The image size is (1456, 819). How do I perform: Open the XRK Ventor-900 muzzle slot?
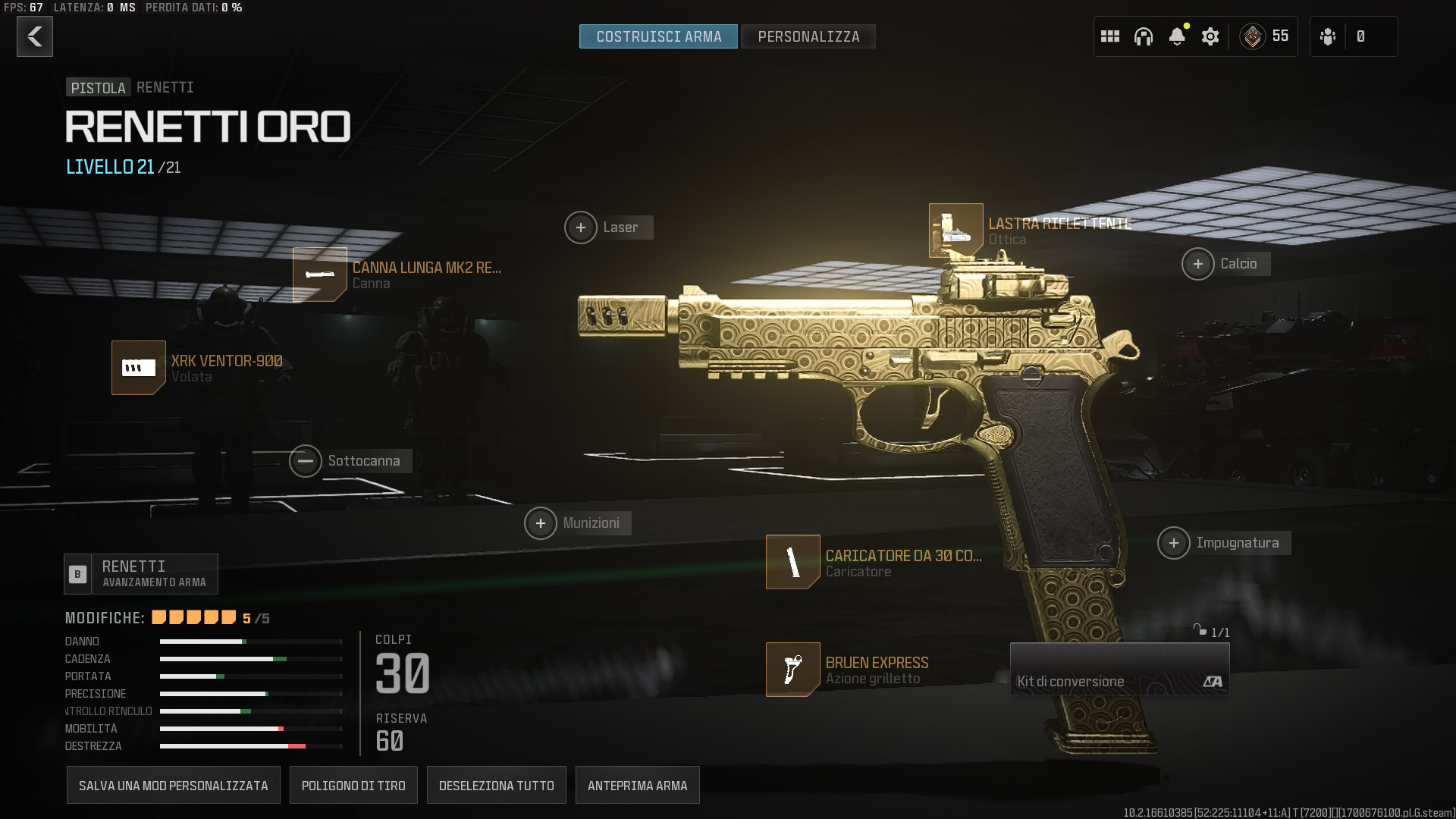click(139, 368)
